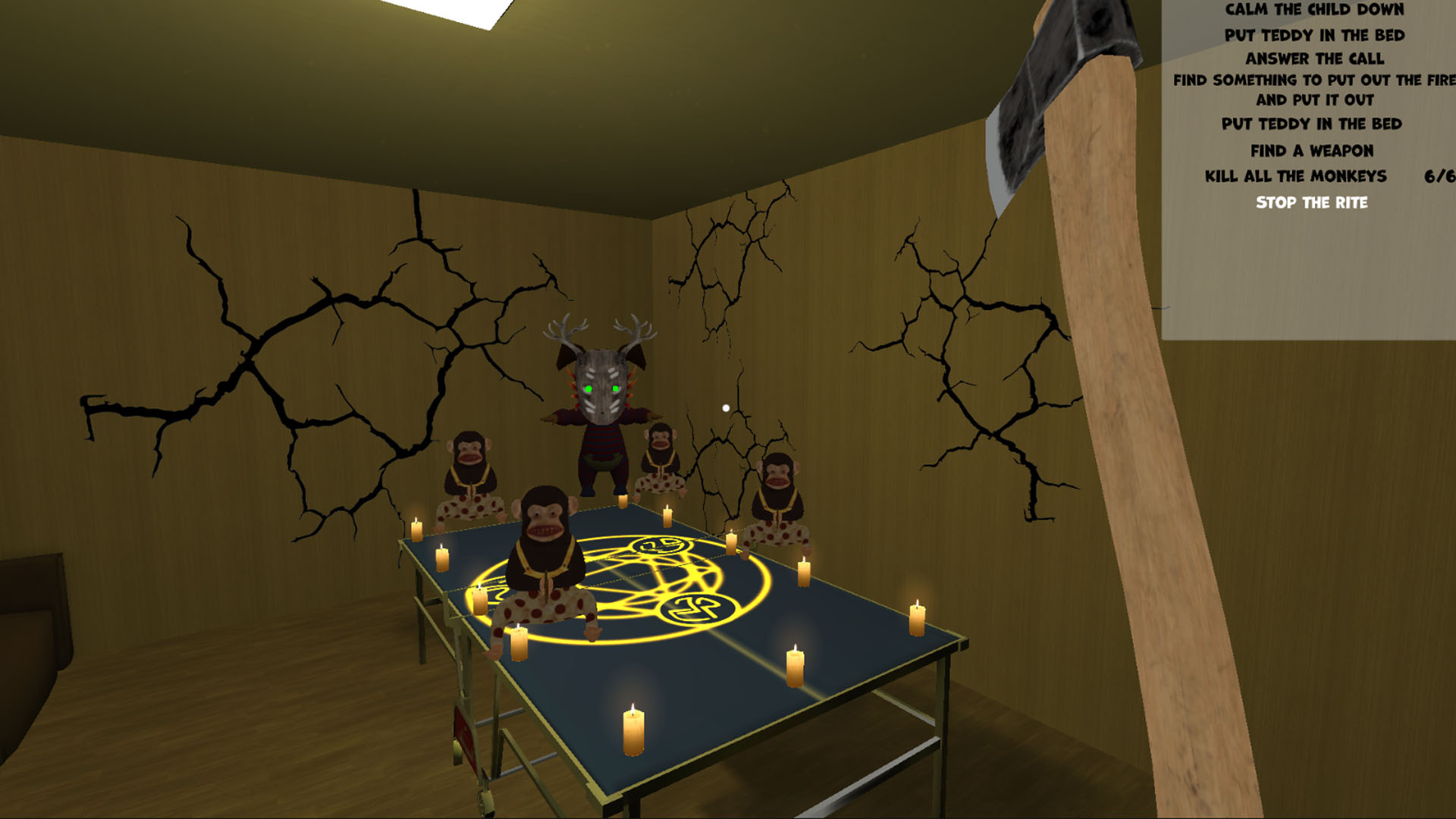The image size is (1456, 819).
Task: Click the FIND A WEAPON objective
Action: pyautogui.click(x=1314, y=151)
